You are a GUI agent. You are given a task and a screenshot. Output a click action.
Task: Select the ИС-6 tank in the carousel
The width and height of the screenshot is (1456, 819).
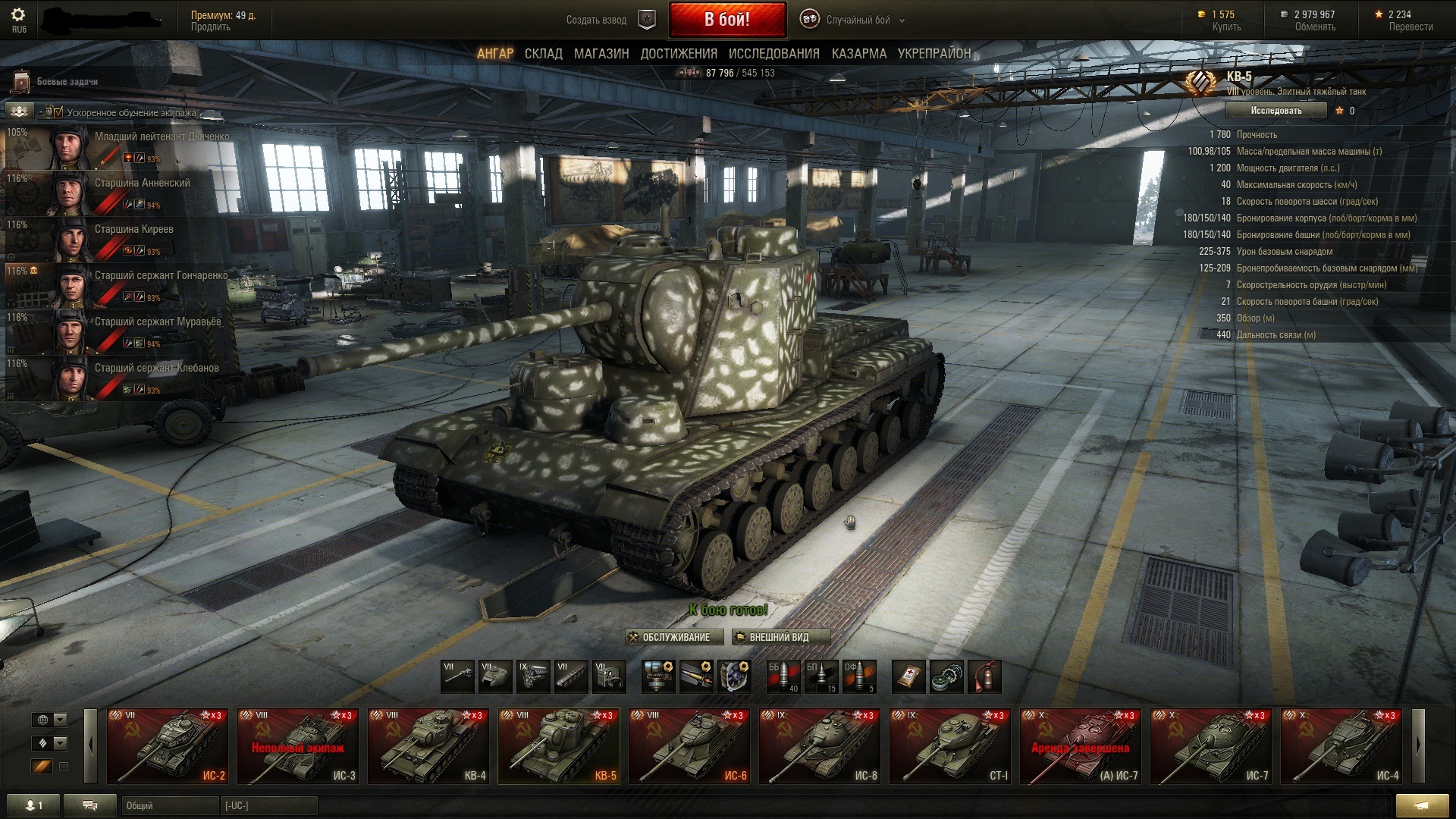[x=689, y=746]
